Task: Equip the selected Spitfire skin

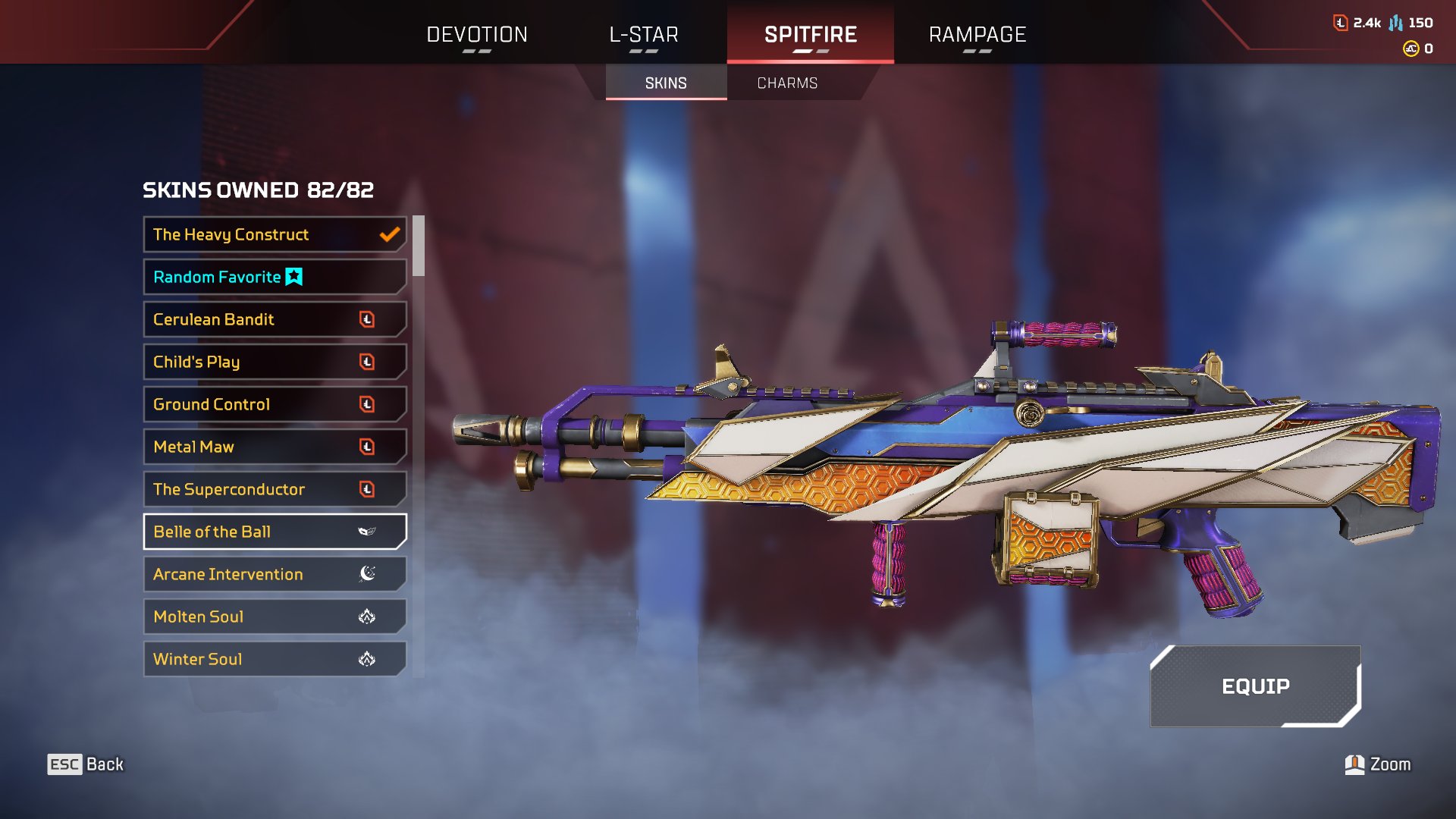Action: pos(1255,686)
